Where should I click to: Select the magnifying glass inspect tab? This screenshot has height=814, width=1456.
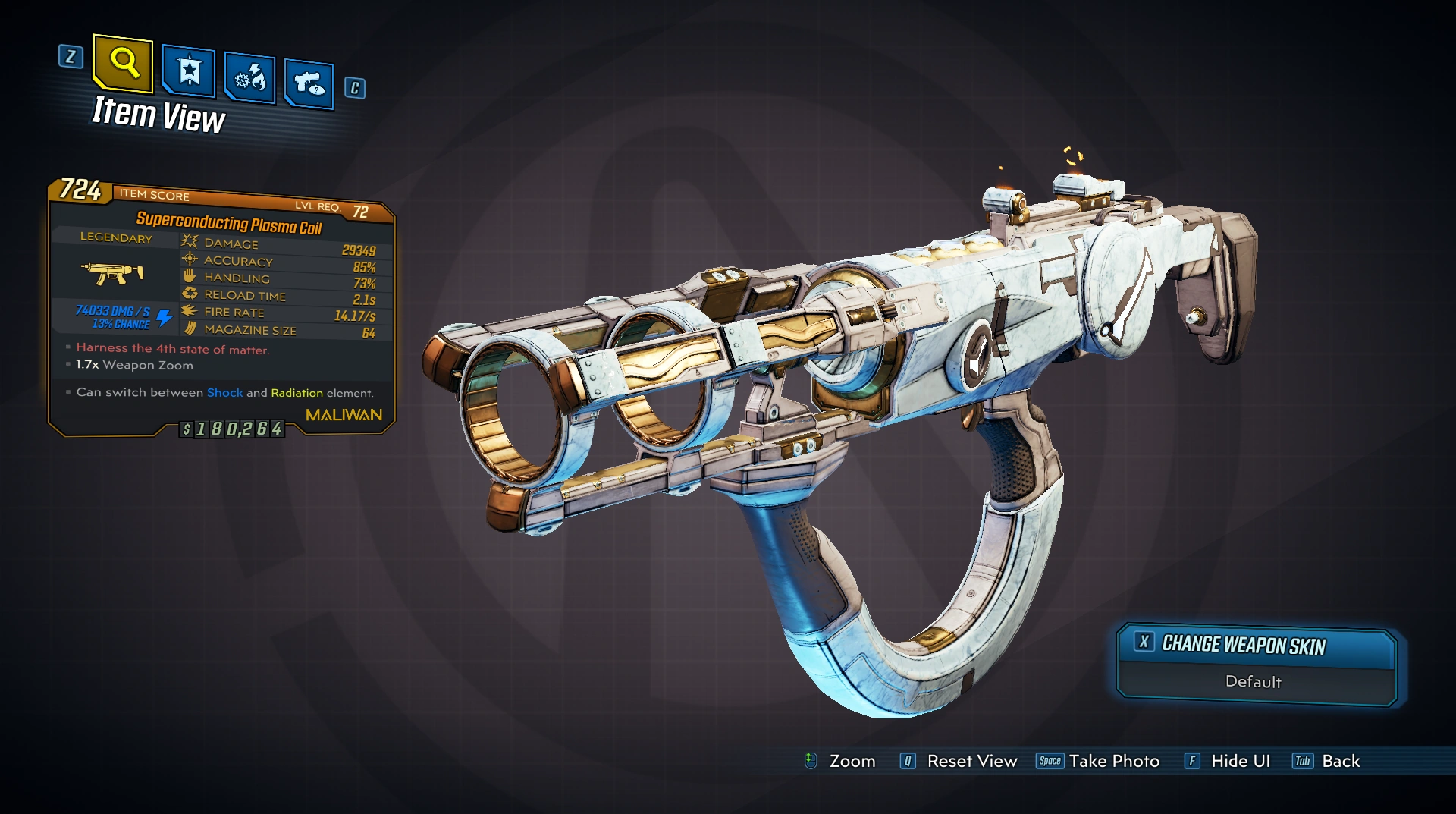point(123,62)
